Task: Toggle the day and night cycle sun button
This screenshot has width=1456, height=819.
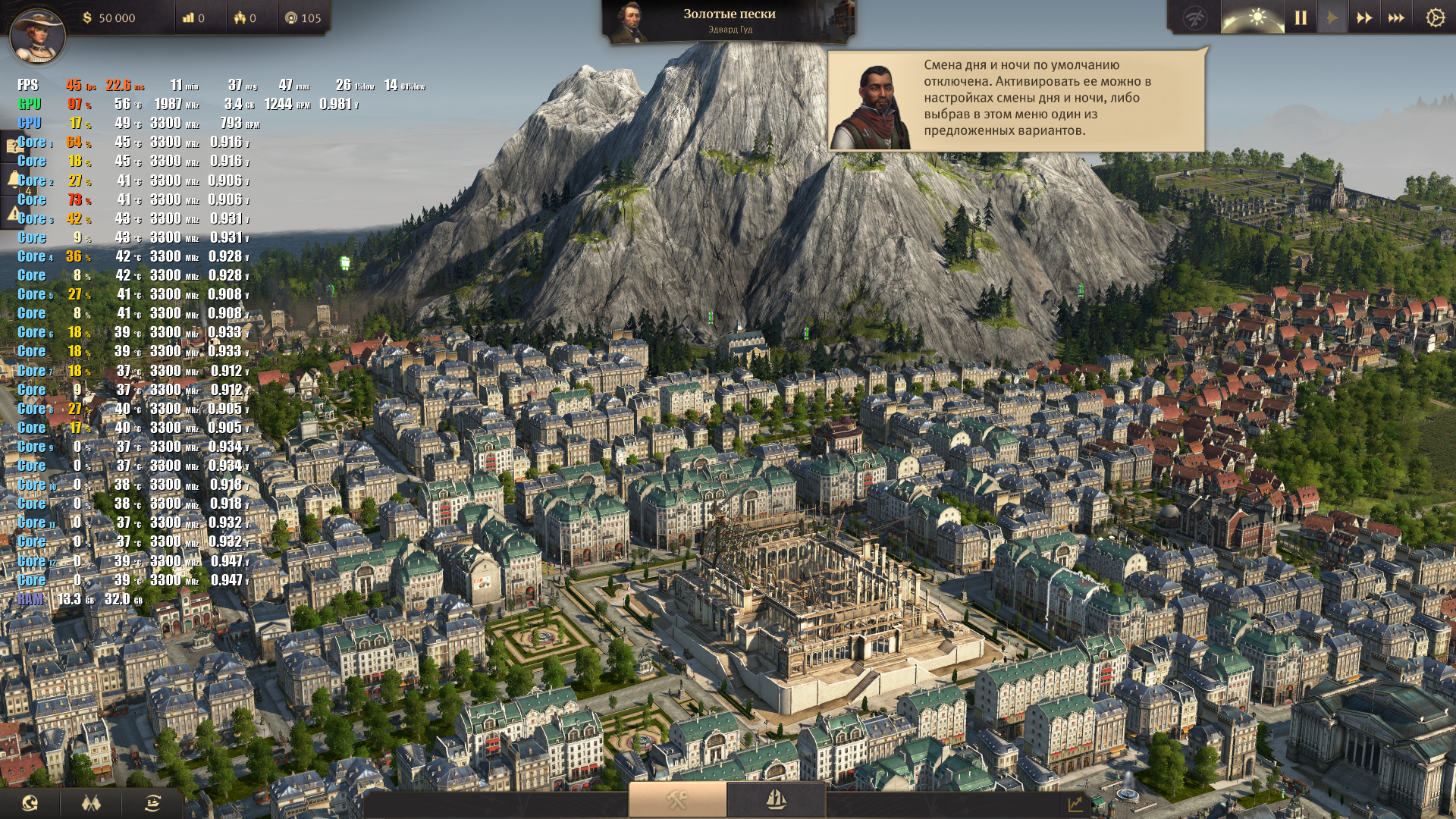Action: tap(1257, 17)
